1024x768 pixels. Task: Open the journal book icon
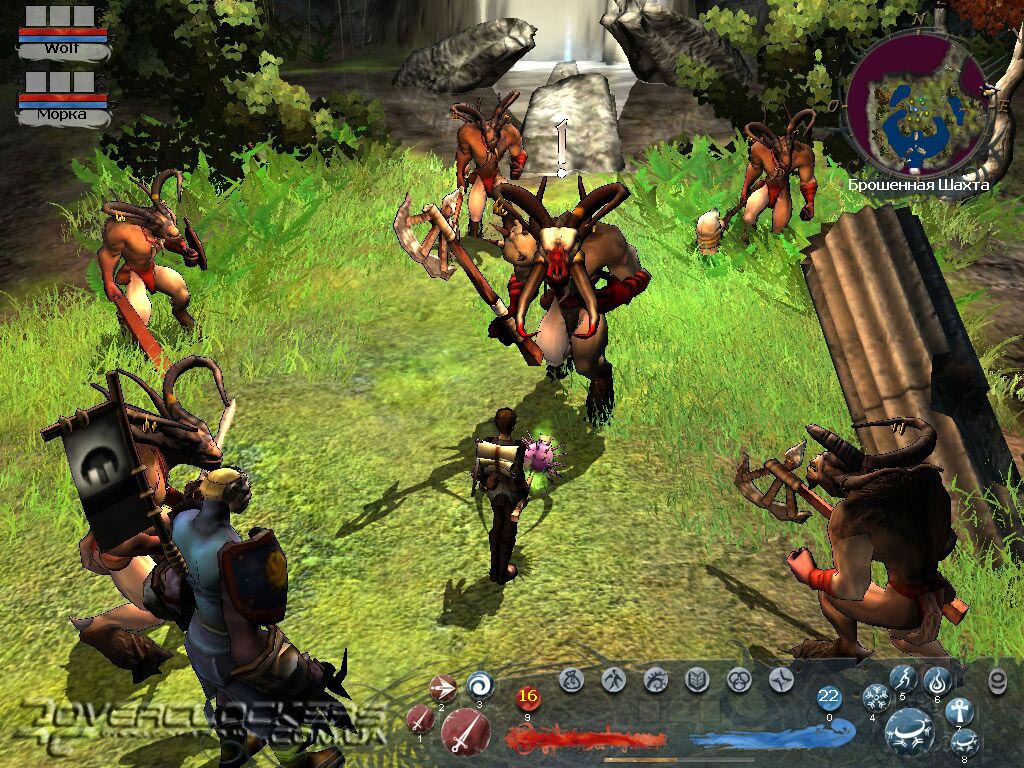(697, 680)
